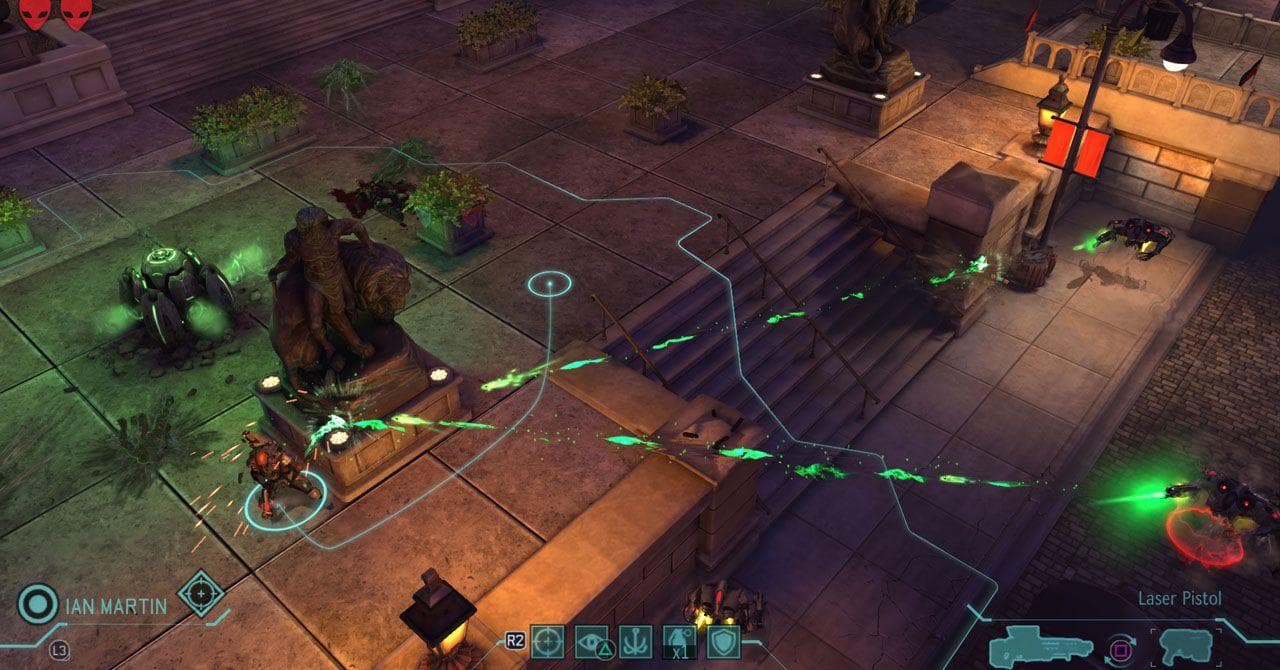The height and width of the screenshot is (670, 1280).
Task: Activate the Hunker Down shield ability
Action: (x=723, y=642)
